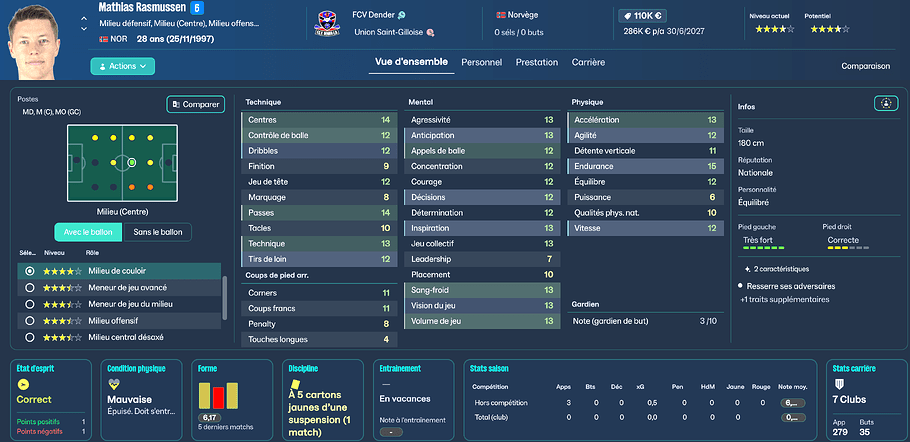This screenshot has height=442, width=910.
Task: Click the Comparer button
Action: pyautogui.click(x=195, y=104)
